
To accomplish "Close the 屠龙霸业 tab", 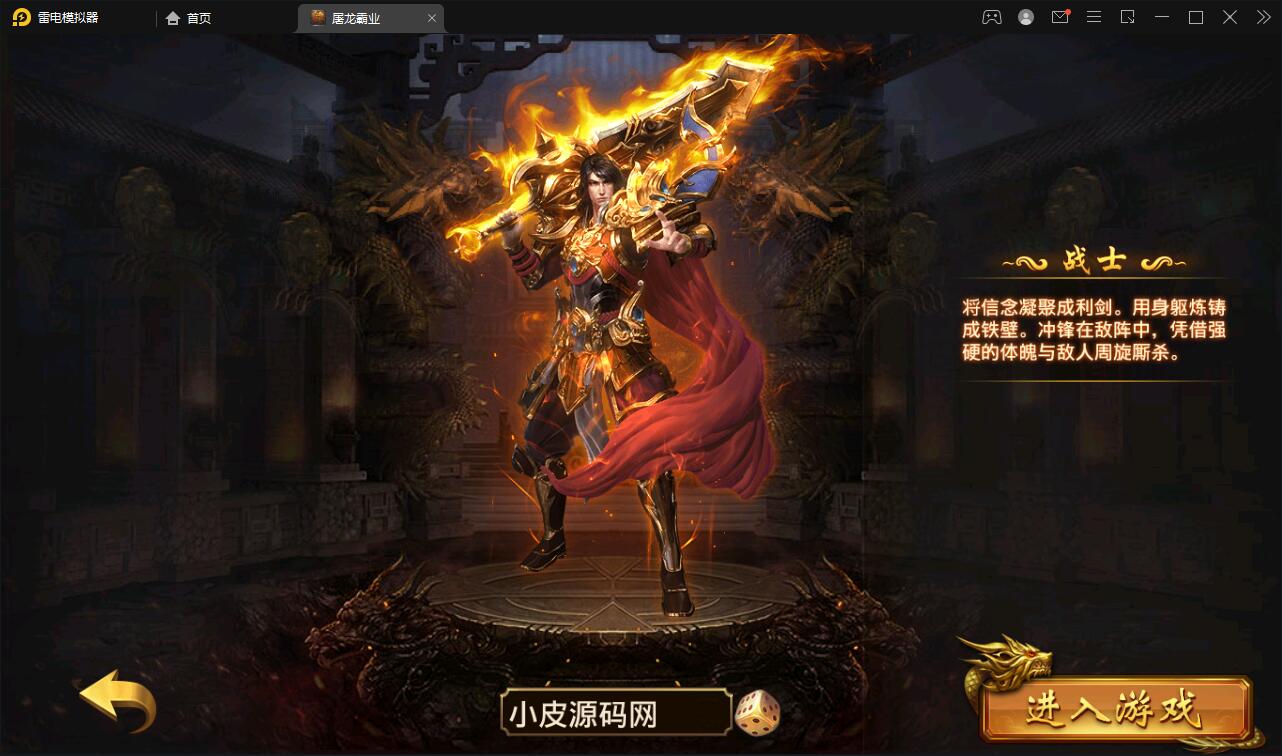I will tap(431, 17).
